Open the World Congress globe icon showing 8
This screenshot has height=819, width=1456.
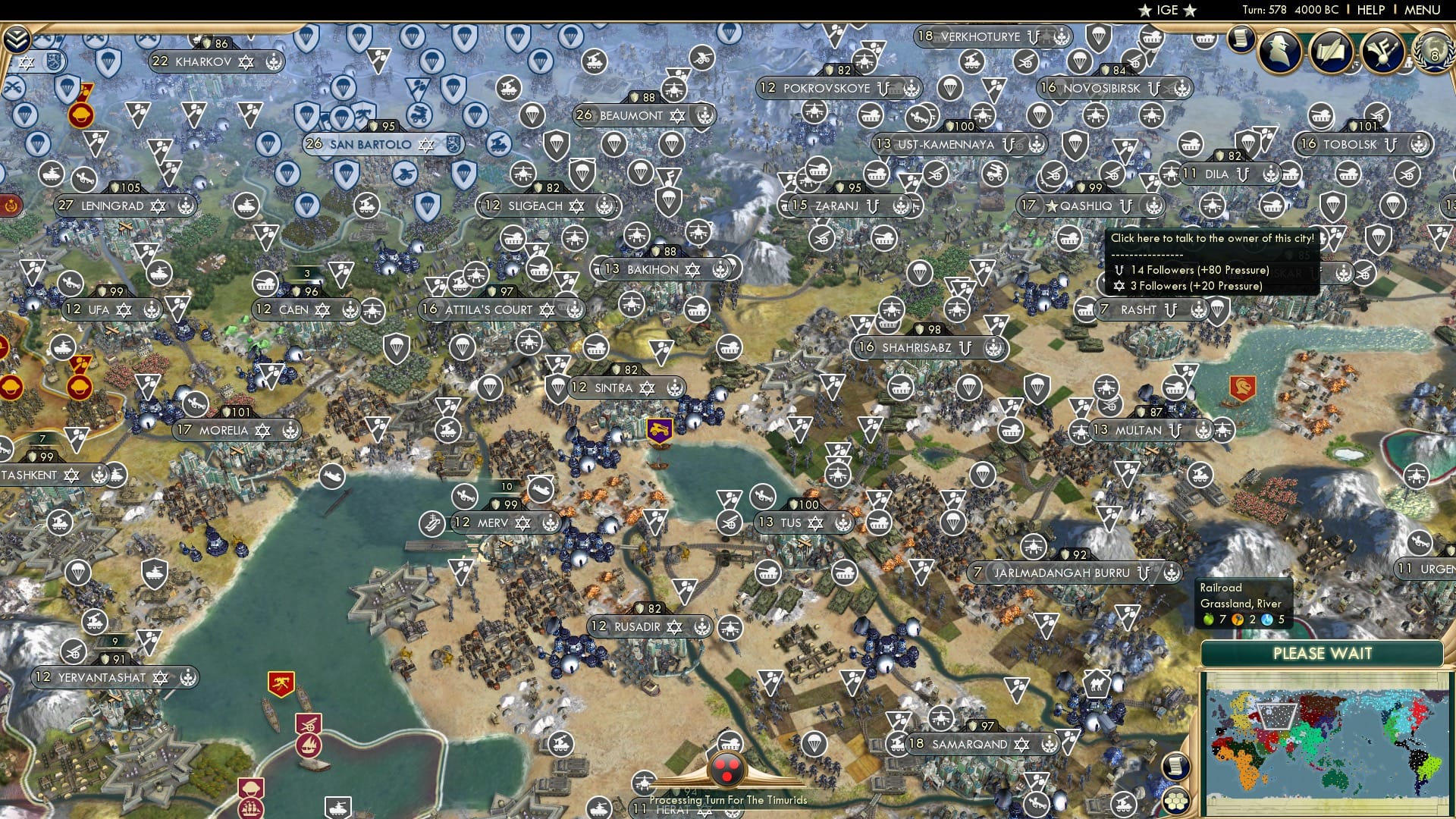(x=1434, y=53)
